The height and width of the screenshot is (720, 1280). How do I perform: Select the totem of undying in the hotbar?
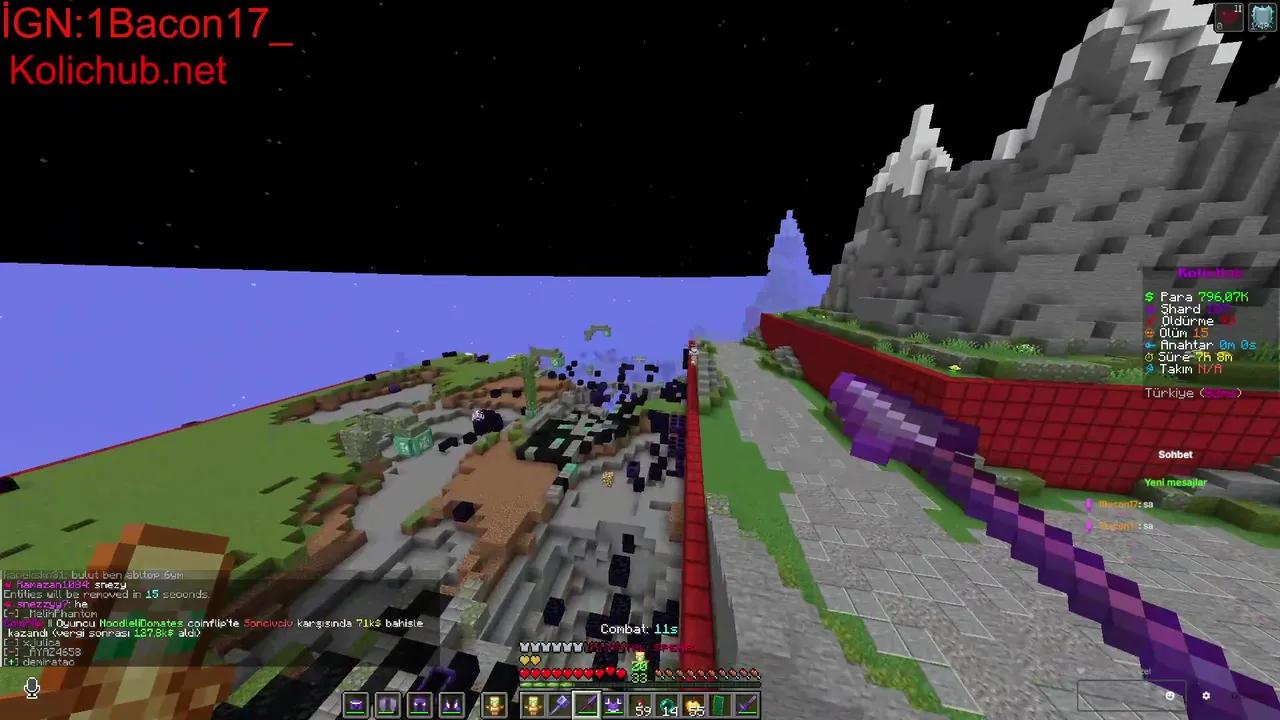click(533, 705)
